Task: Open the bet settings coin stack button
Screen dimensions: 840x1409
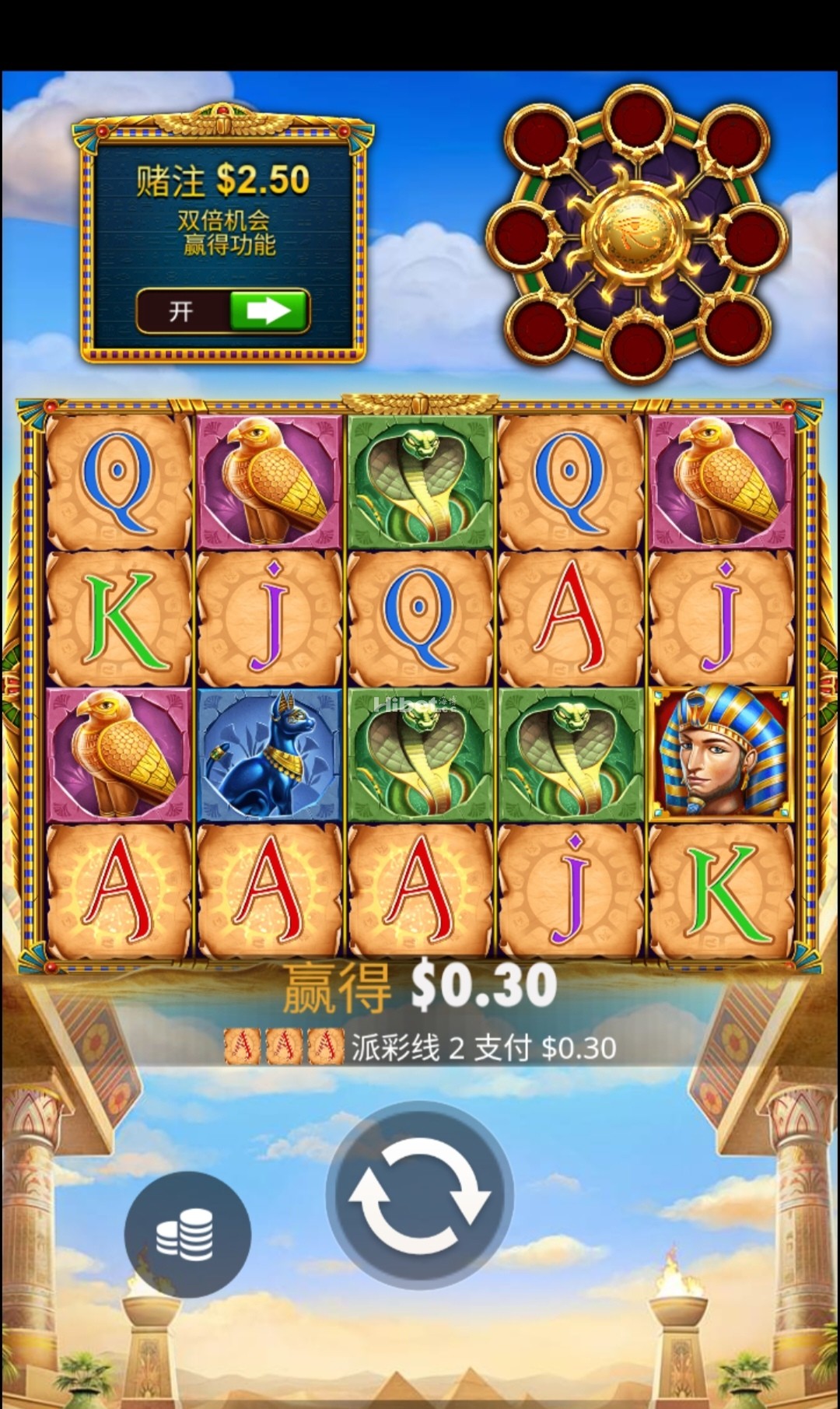Action: pyautogui.click(x=187, y=1234)
